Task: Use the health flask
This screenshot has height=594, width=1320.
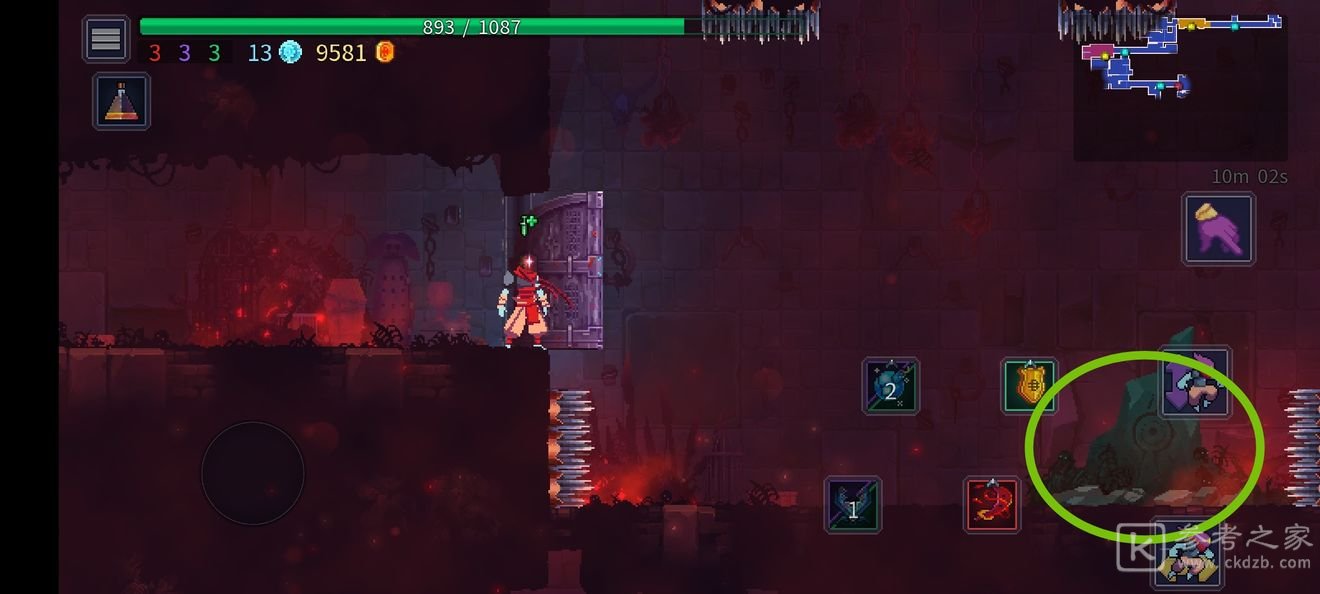Action: 122,101
